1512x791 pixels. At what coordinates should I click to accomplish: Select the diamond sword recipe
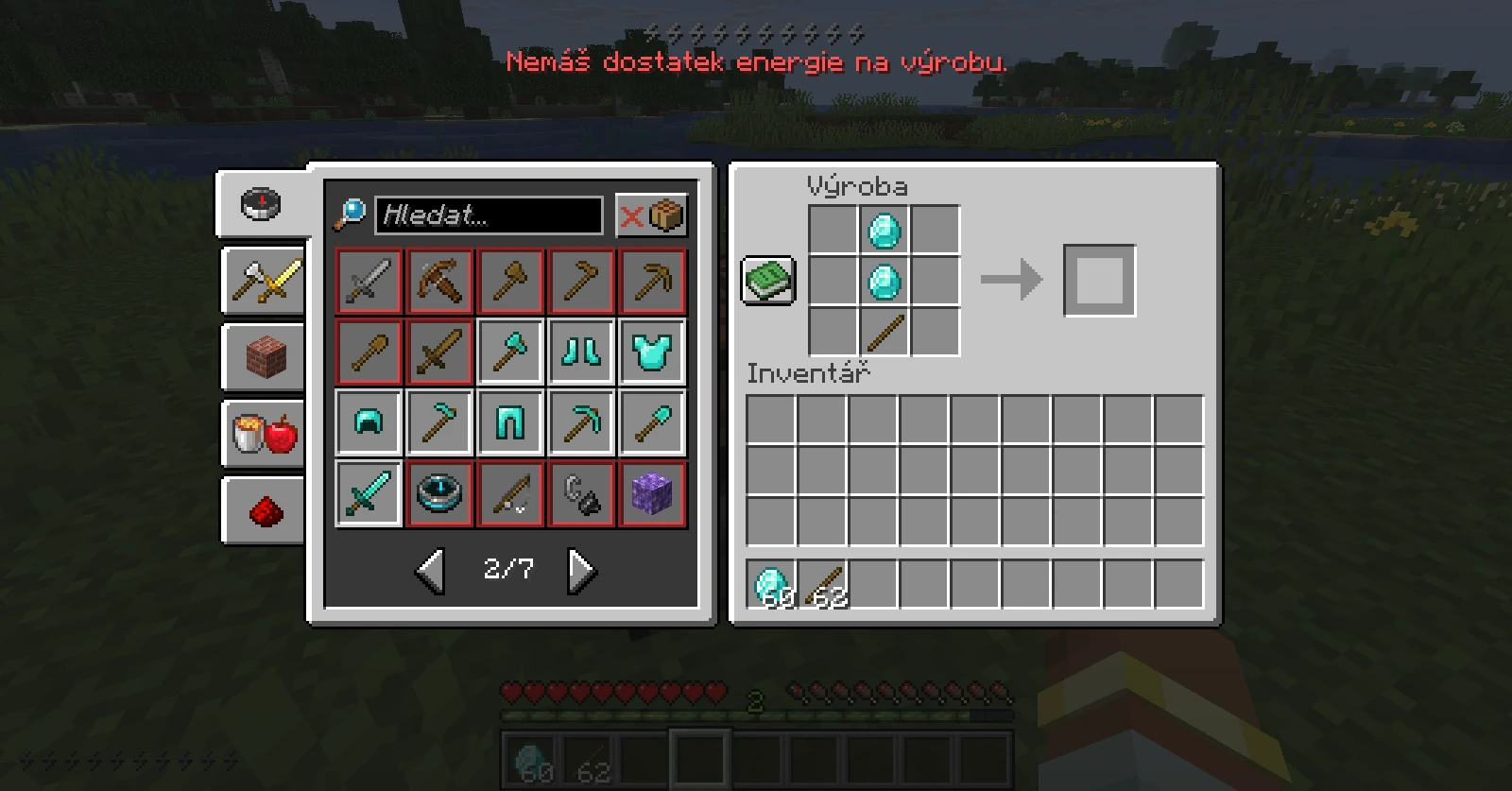tap(369, 494)
